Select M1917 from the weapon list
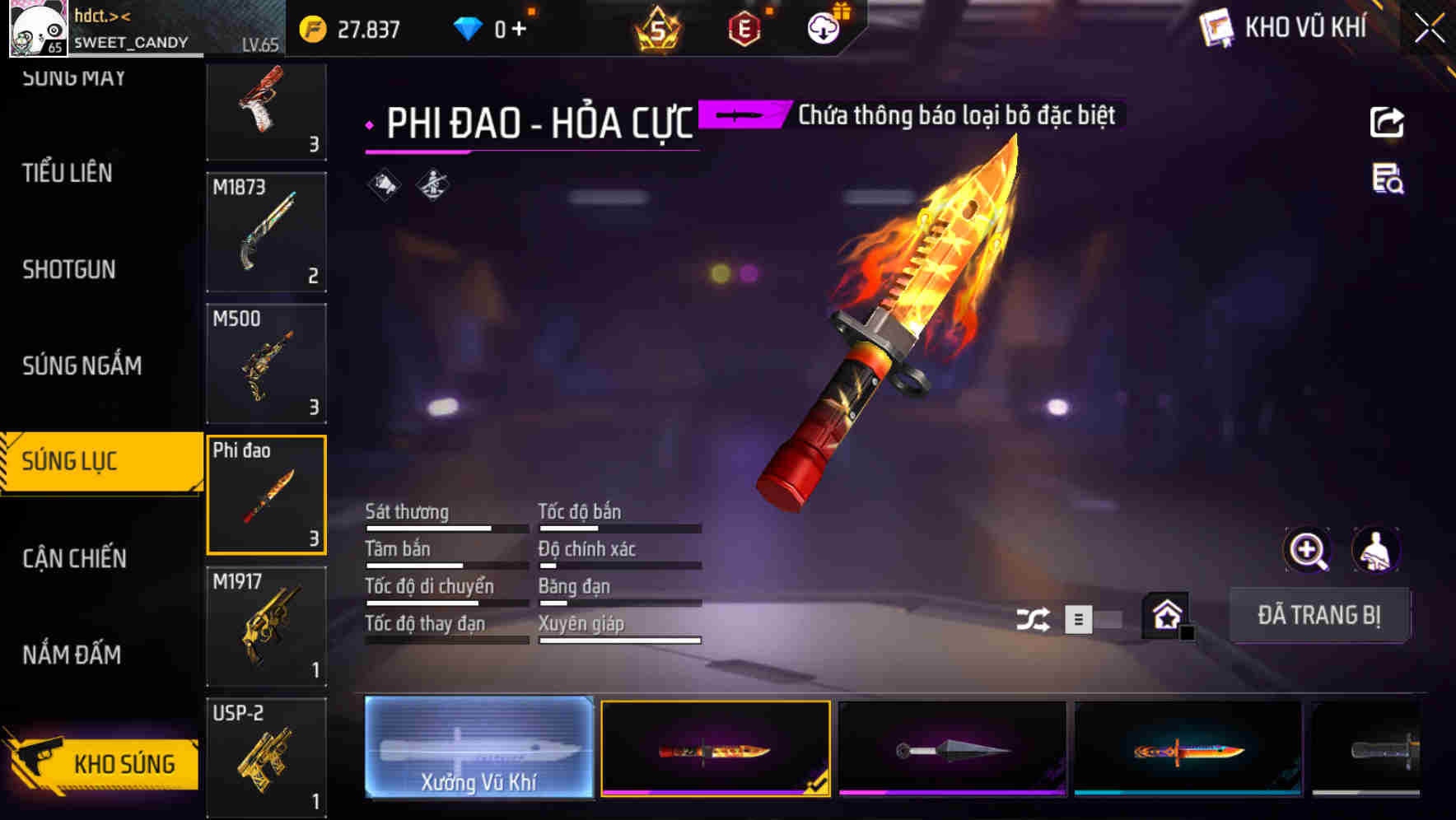This screenshot has width=1456, height=820. pyautogui.click(x=266, y=626)
